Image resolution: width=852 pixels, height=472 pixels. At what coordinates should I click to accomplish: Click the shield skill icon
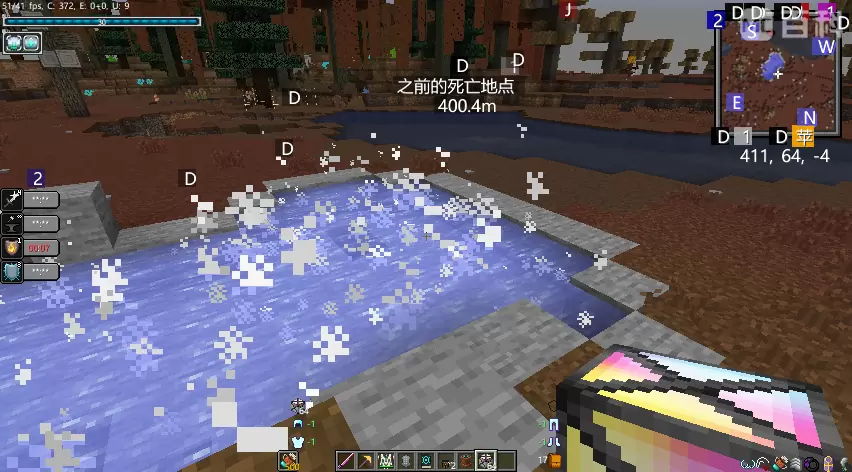[x=12, y=271]
